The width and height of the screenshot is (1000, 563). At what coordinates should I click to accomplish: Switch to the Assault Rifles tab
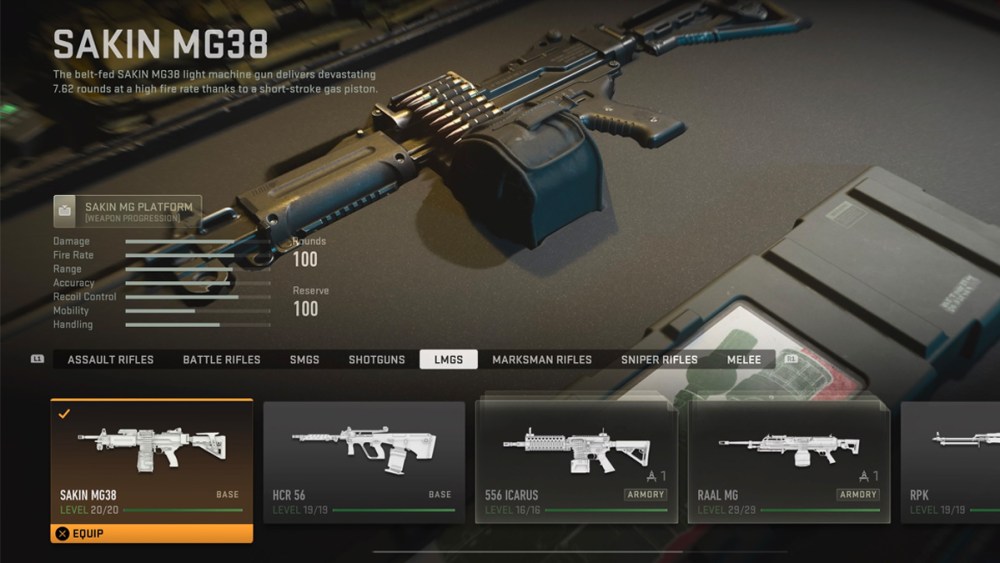[110, 360]
